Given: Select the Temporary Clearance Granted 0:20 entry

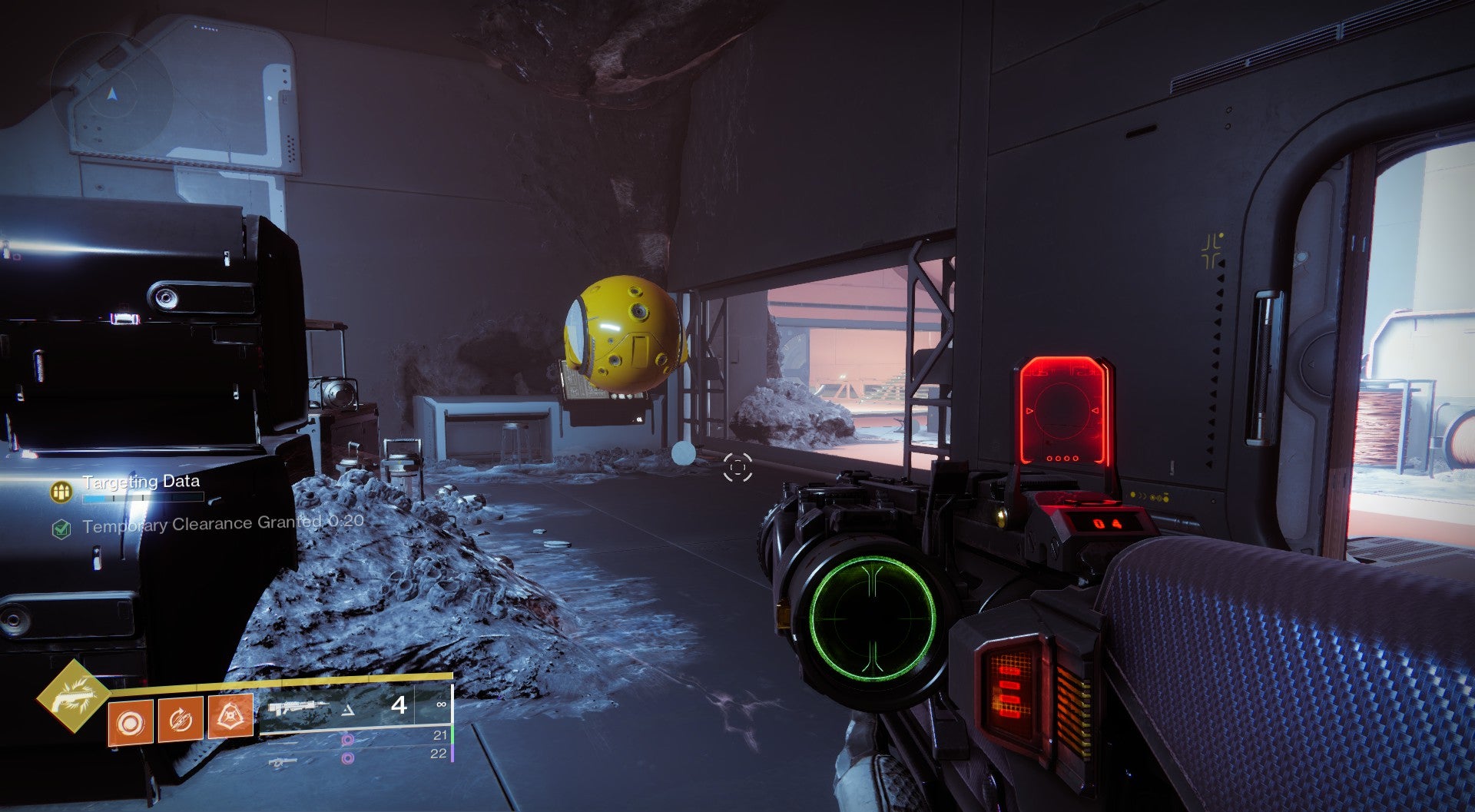Looking at the screenshot, I should [223, 525].
